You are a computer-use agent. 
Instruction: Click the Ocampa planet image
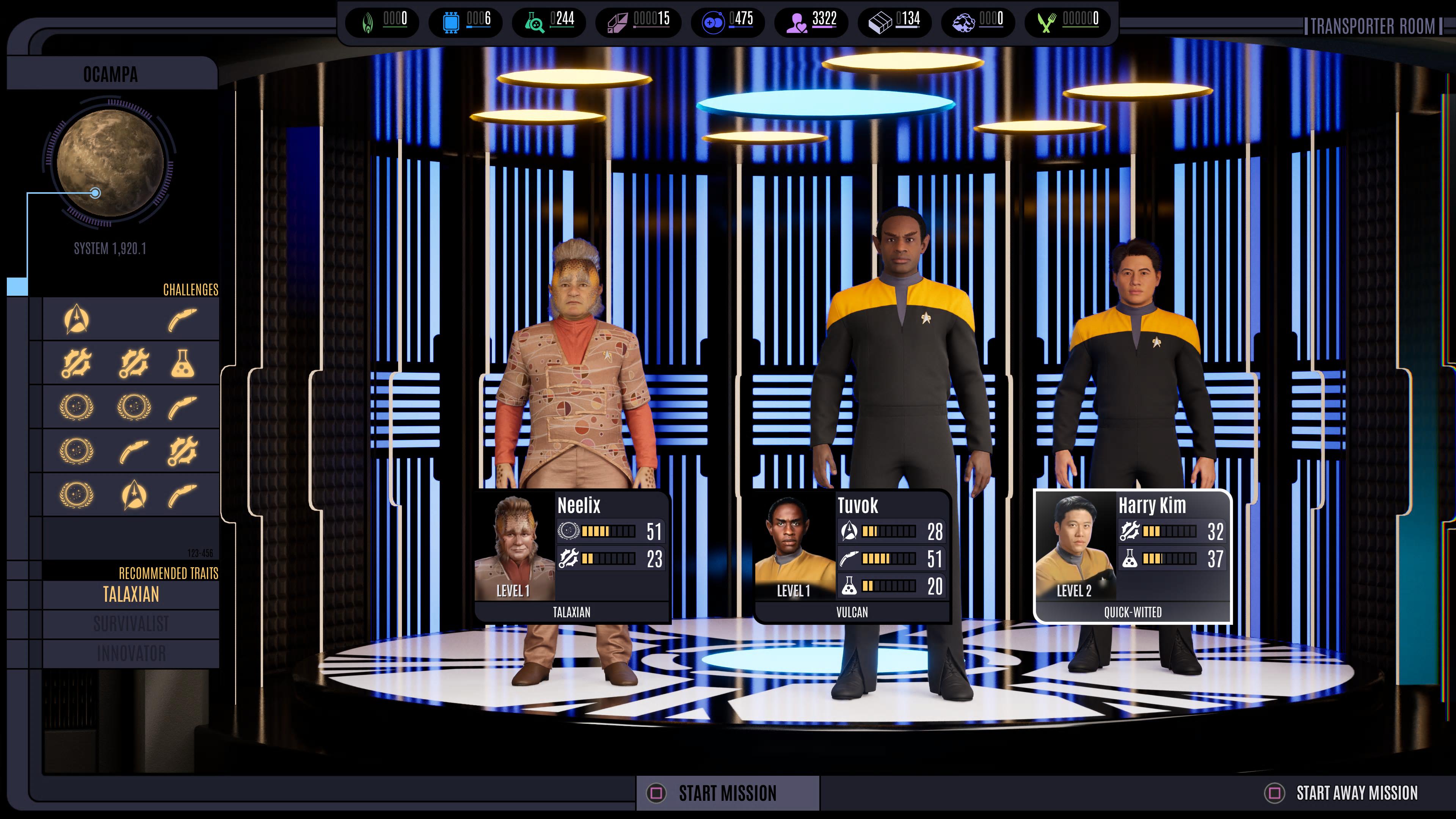click(x=110, y=162)
